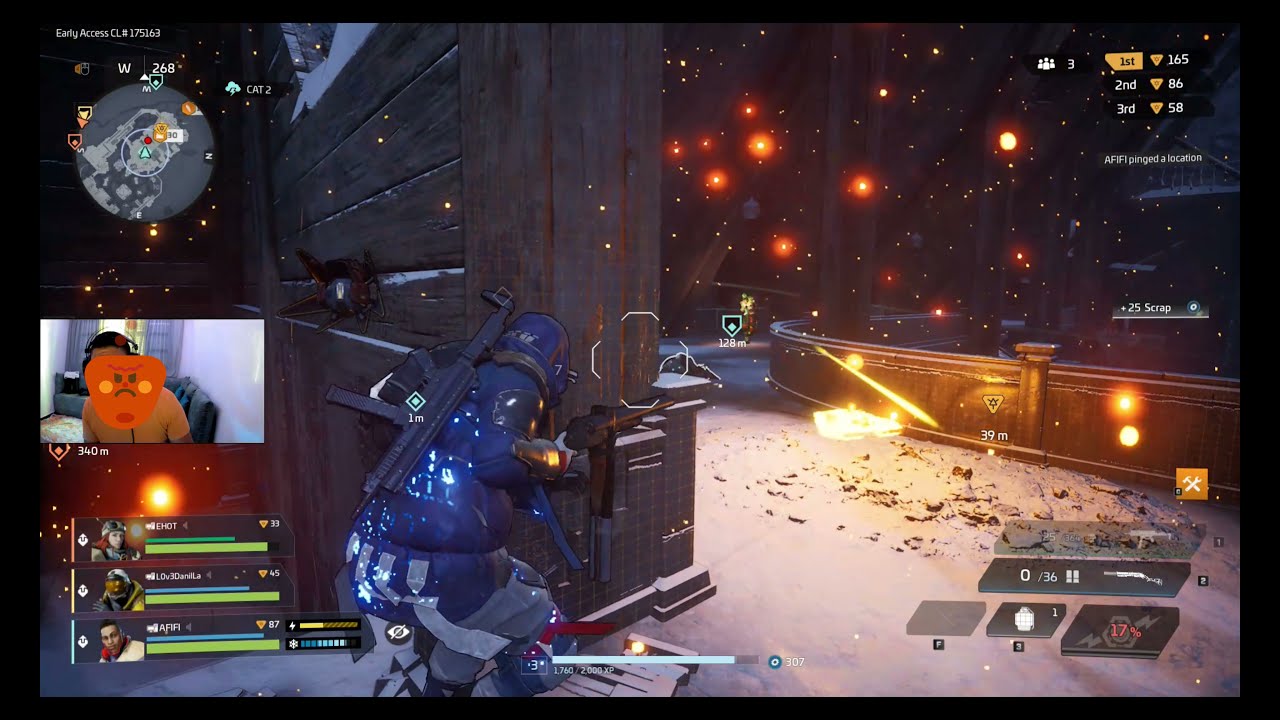Click the CAT 2 storm indicator
This screenshot has width=1280, height=720.
[x=249, y=89]
